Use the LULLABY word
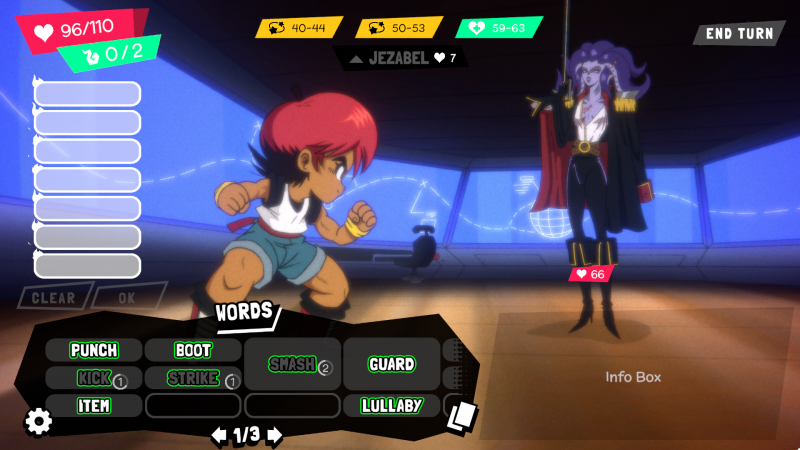Screen dimensions: 800x450 pos(392,405)
